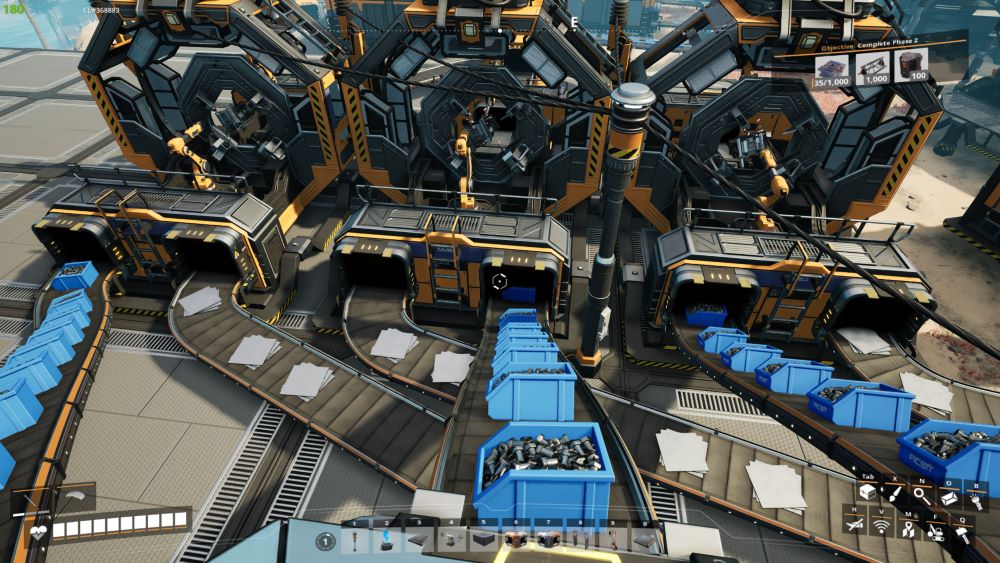
Task: Click the crossed-out airplane icon
Action: tap(853, 522)
